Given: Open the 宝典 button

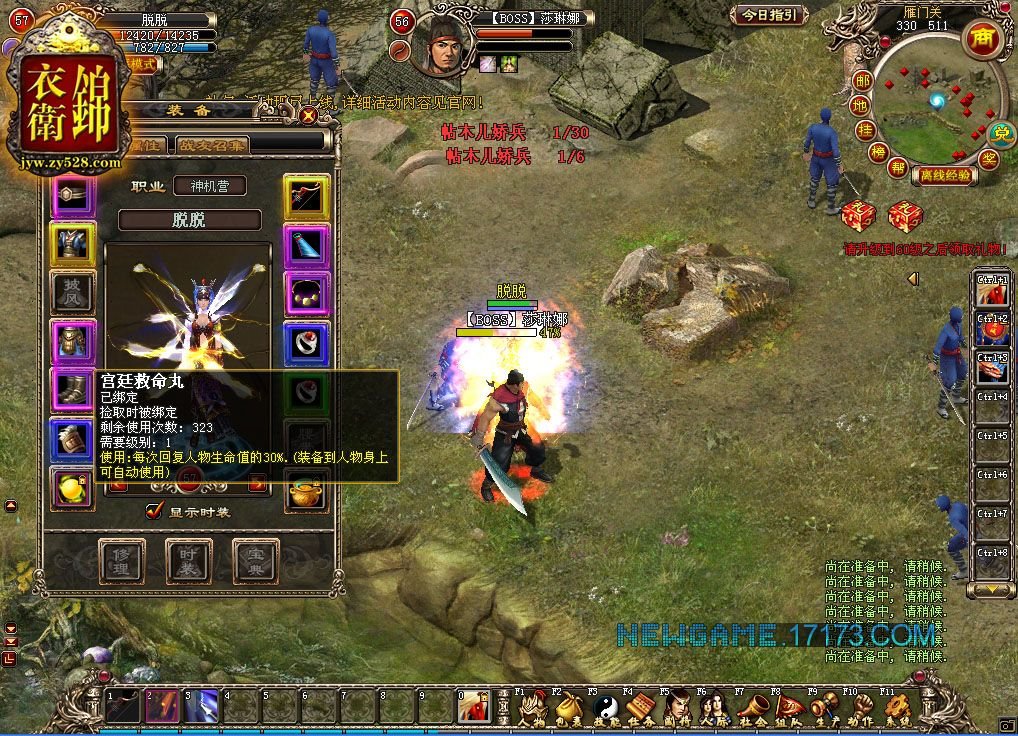Looking at the screenshot, I should click(256, 562).
